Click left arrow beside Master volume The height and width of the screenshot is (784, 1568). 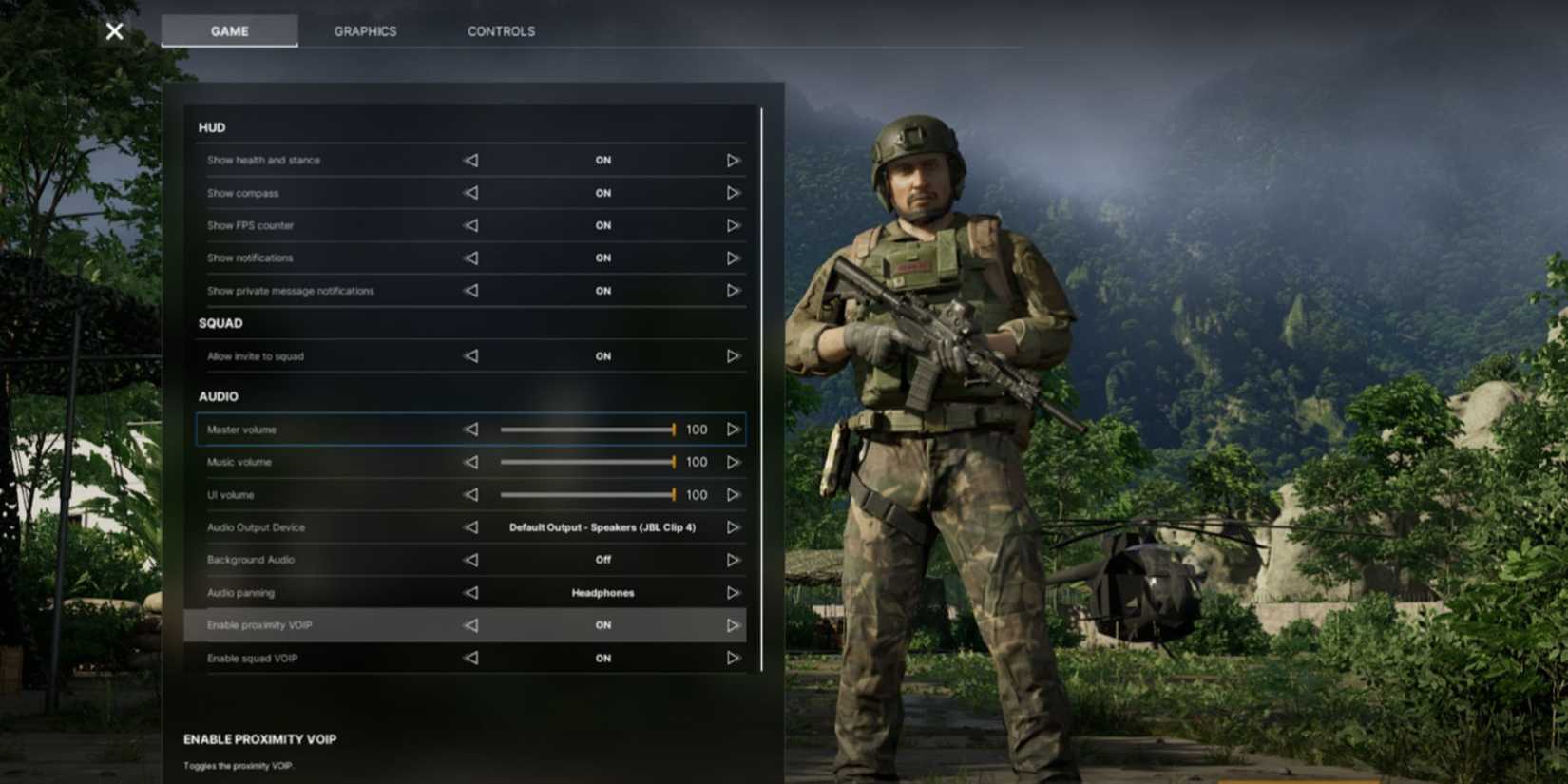pos(470,430)
